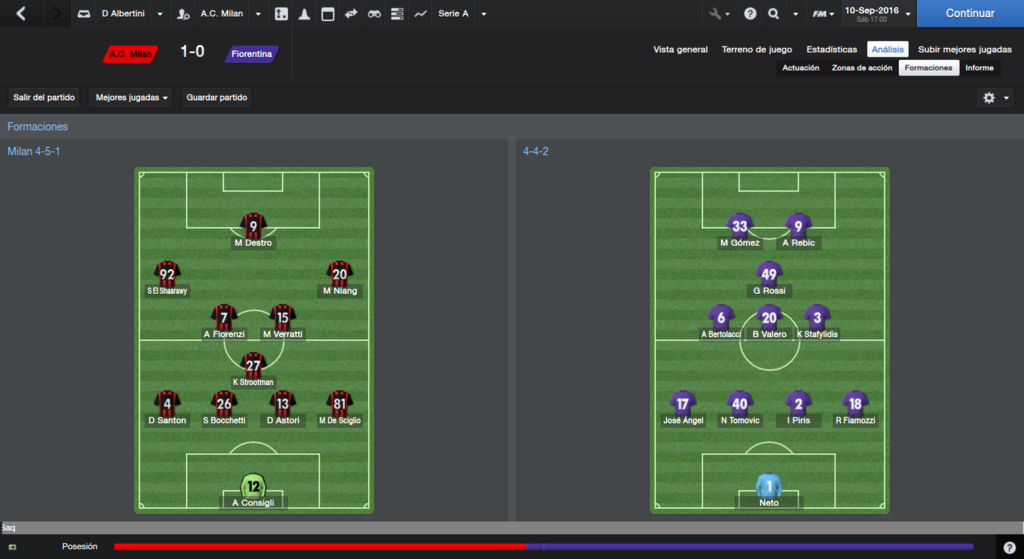Open the Vista general tab
1024x559 pixels.
[x=680, y=49]
